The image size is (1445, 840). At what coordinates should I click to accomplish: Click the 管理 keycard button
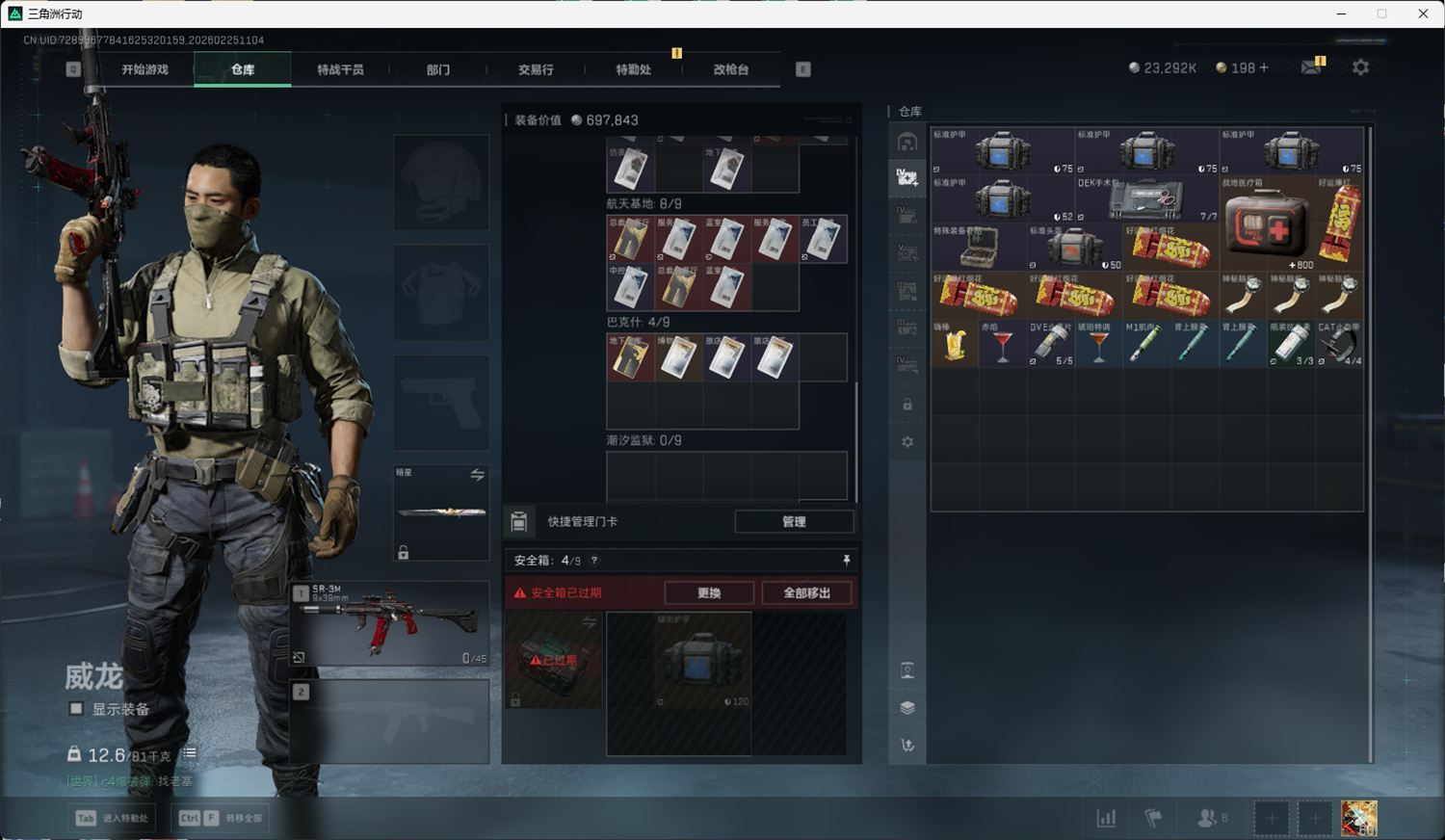tap(794, 521)
